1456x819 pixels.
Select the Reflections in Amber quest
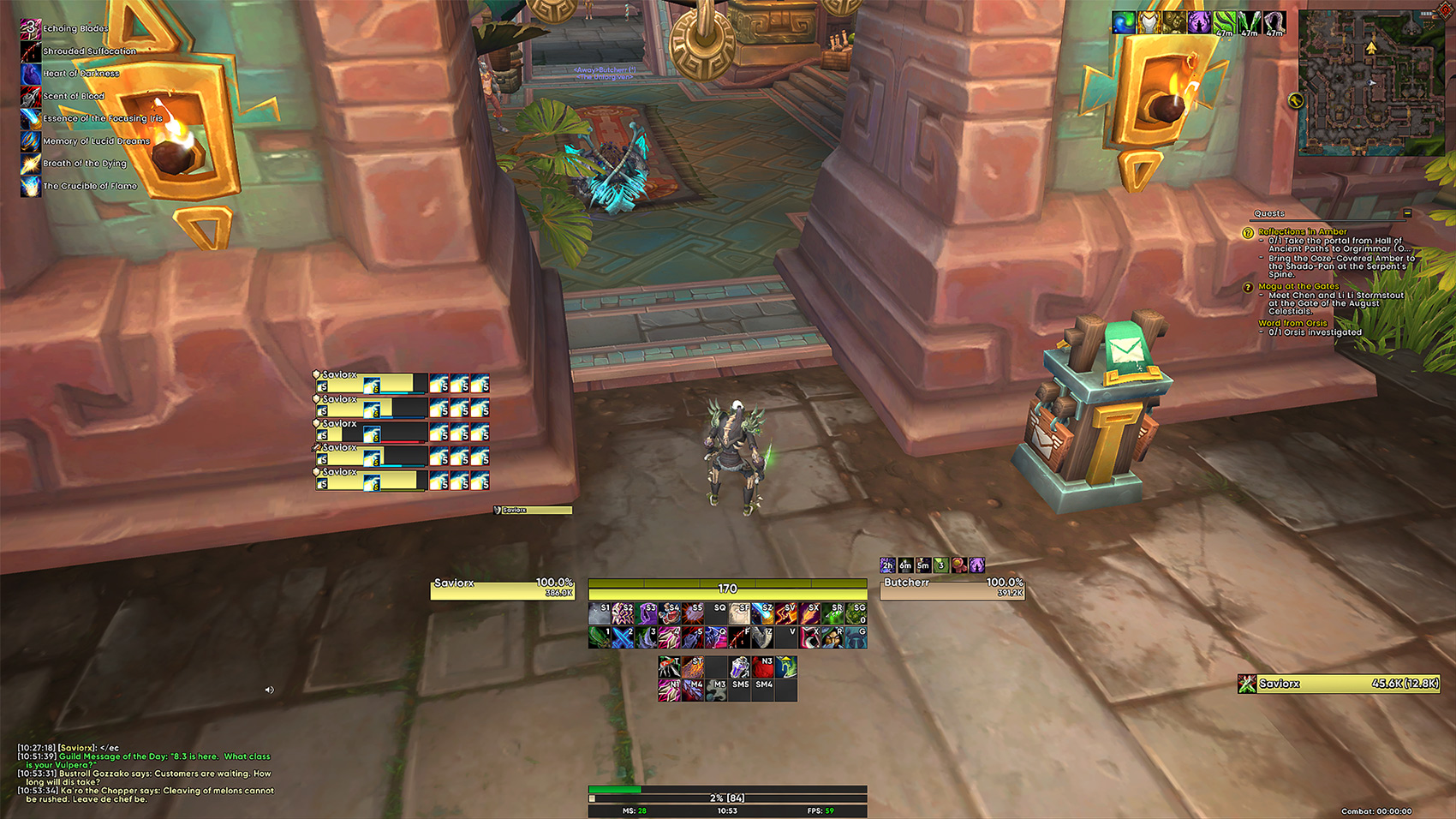pos(1302,232)
